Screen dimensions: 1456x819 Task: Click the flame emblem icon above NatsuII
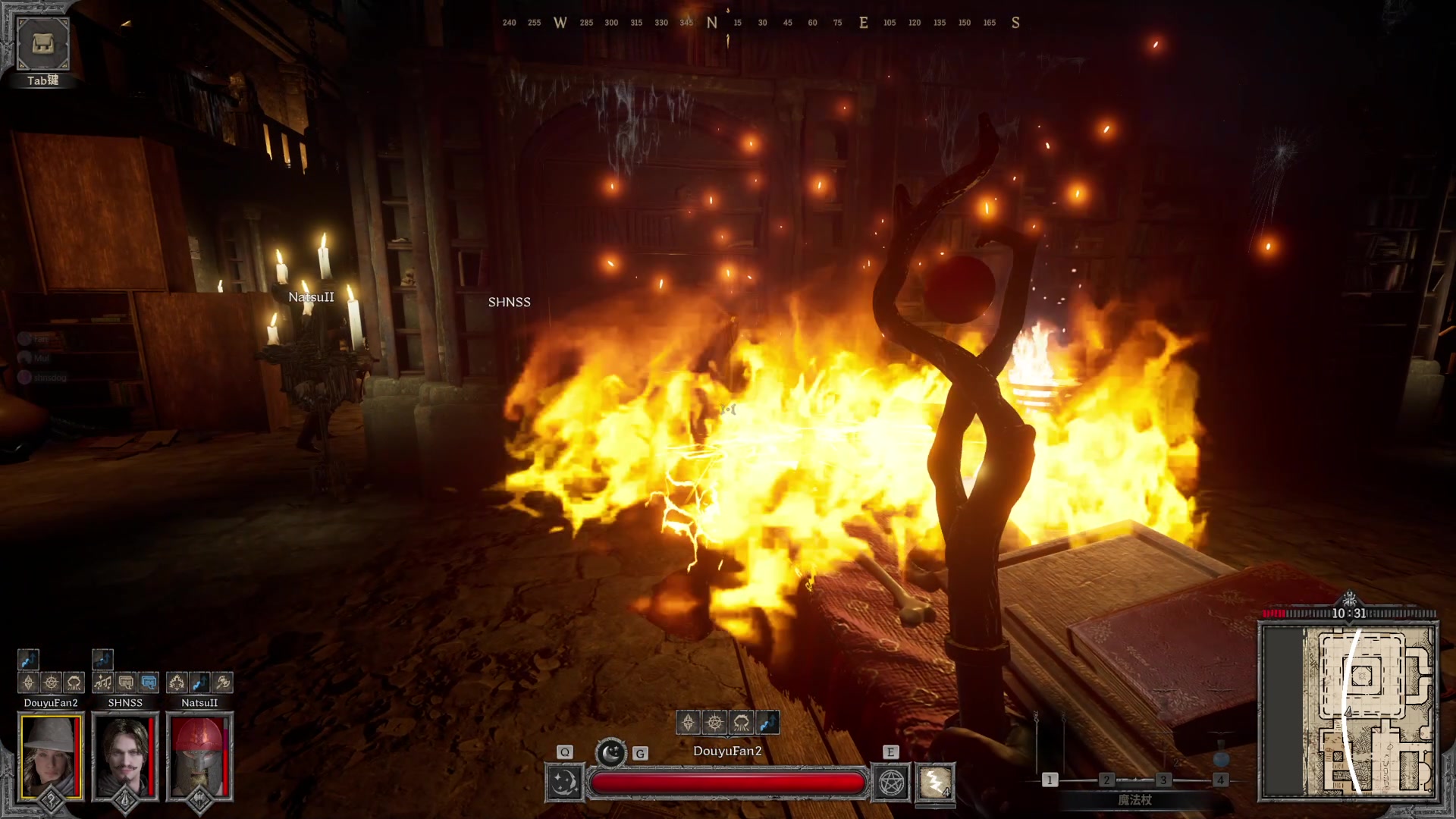[x=177, y=682]
